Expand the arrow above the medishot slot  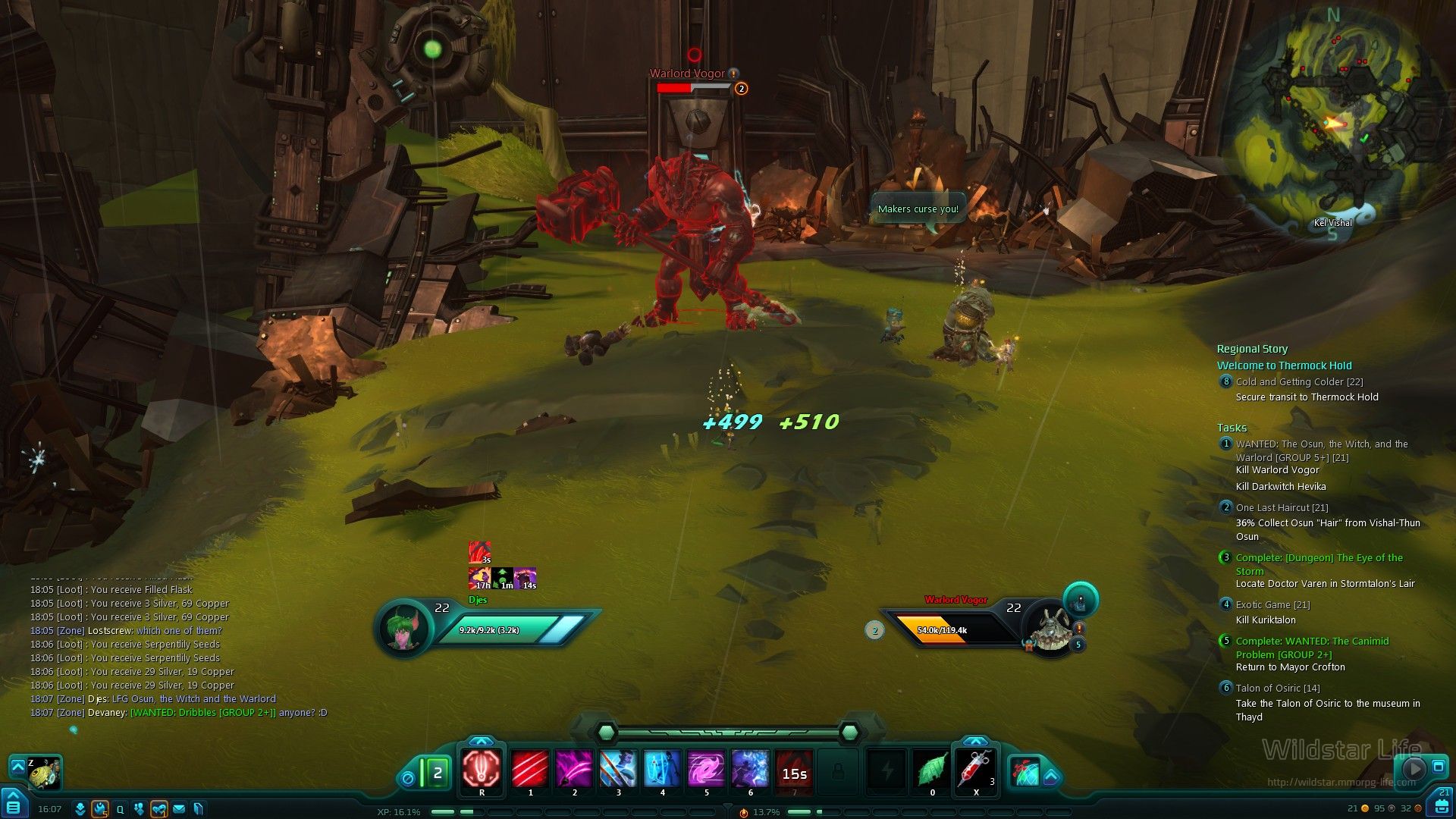click(975, 742)
